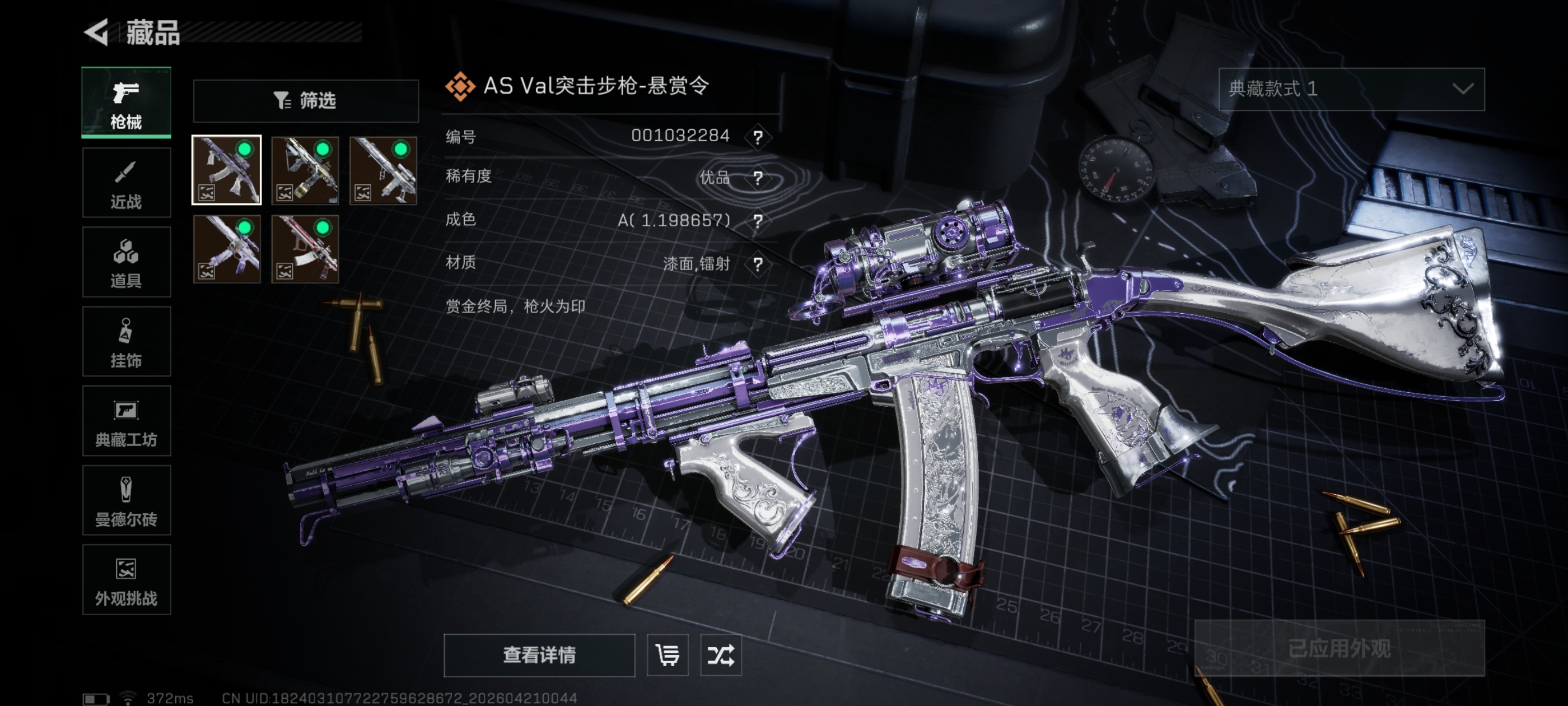Open the 近战 melee category
This screenshot has height=706, width=1568.
pyautogui.click(x=126, y=183)
